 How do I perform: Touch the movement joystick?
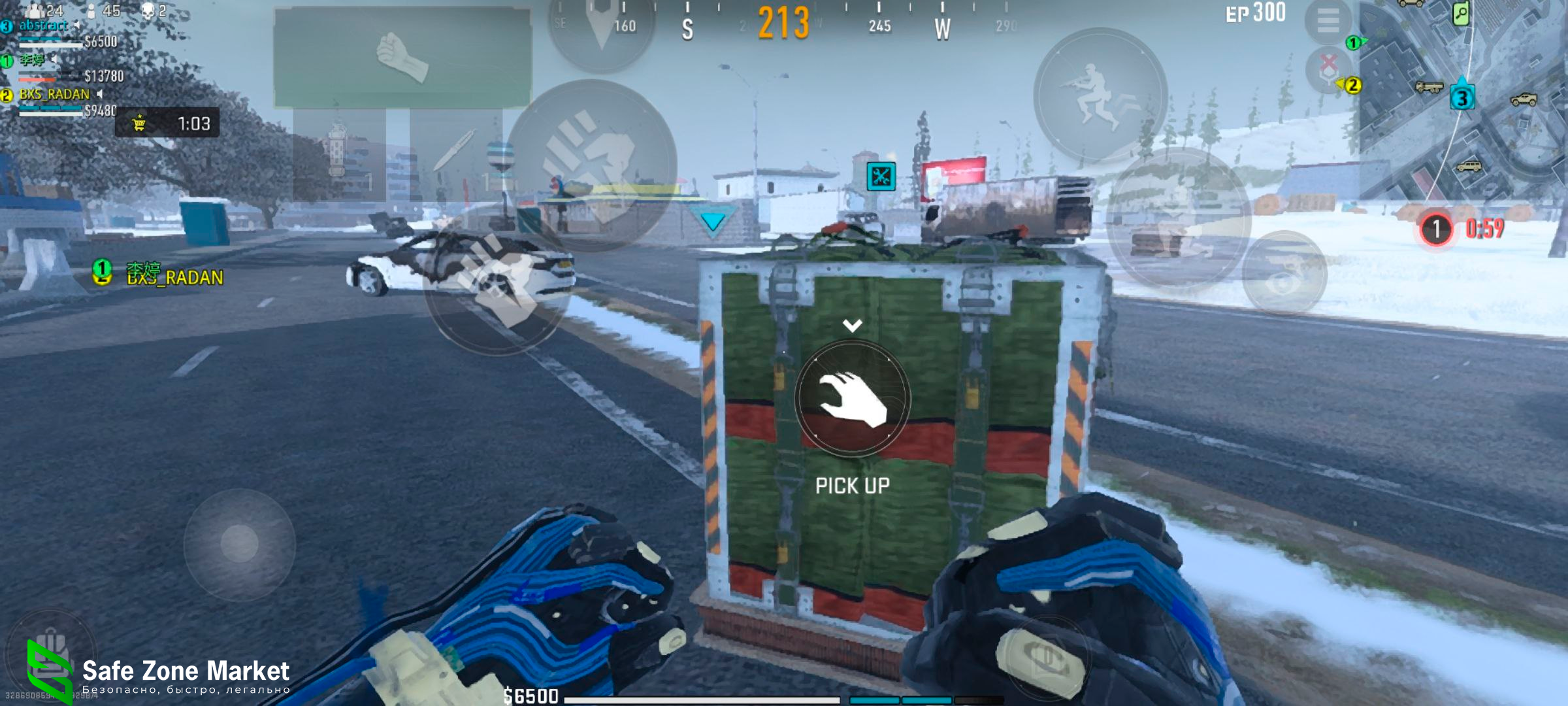tap(239, 543)
